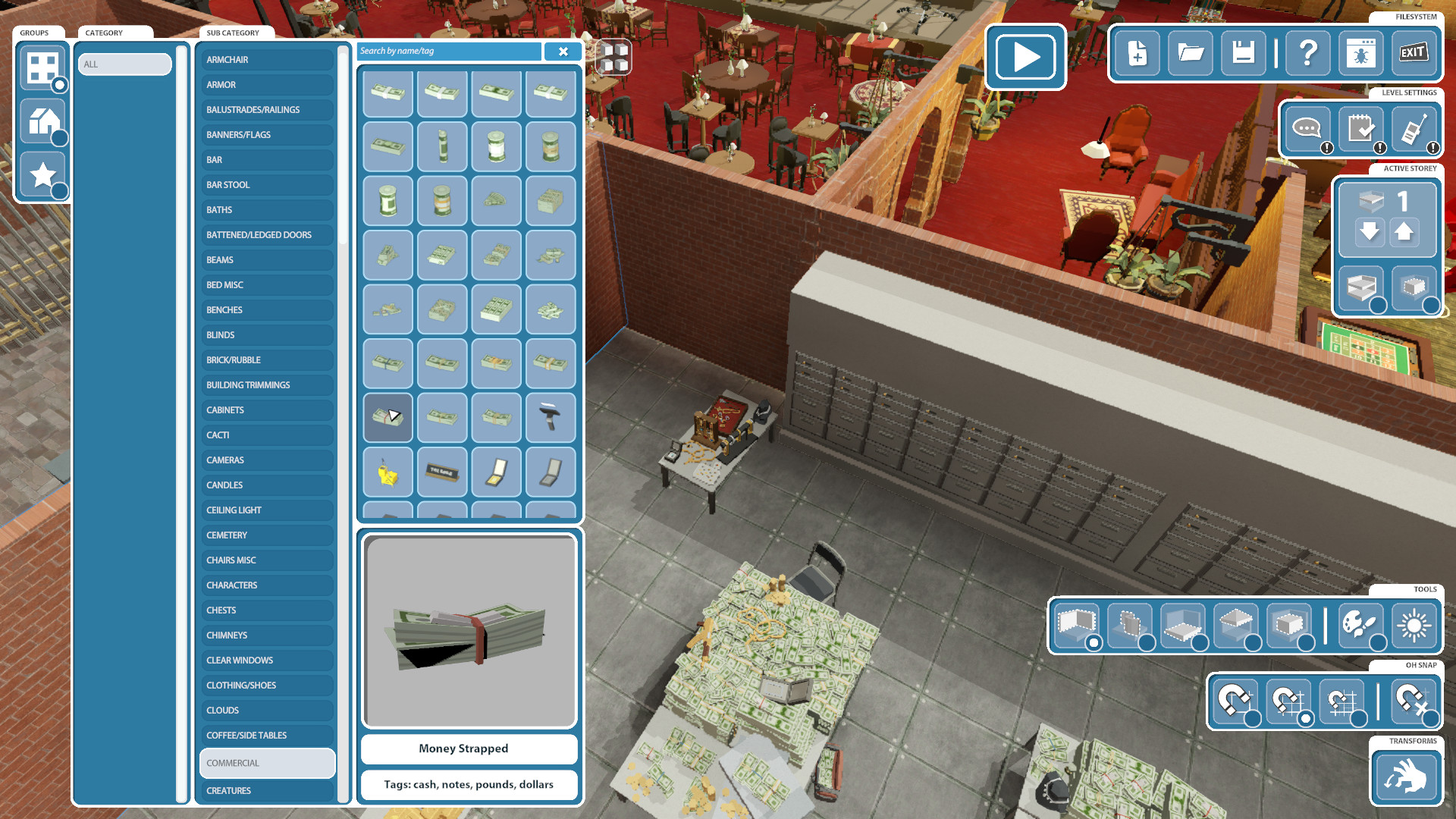Exit the level editor

1414,54
